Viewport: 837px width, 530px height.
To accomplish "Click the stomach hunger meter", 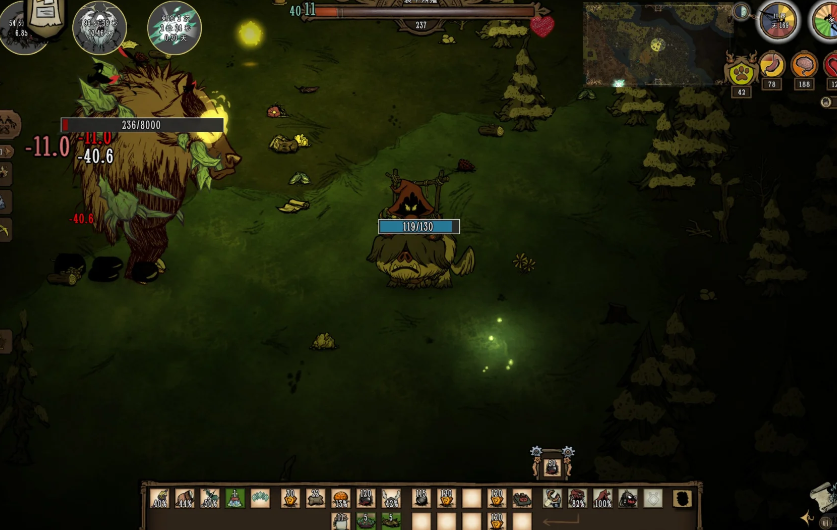I will click(x=772, y=66).
